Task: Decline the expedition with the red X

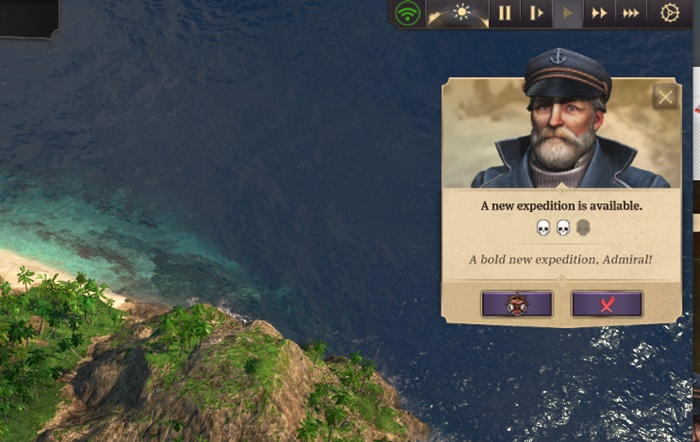Action: (x=606, y=304)
